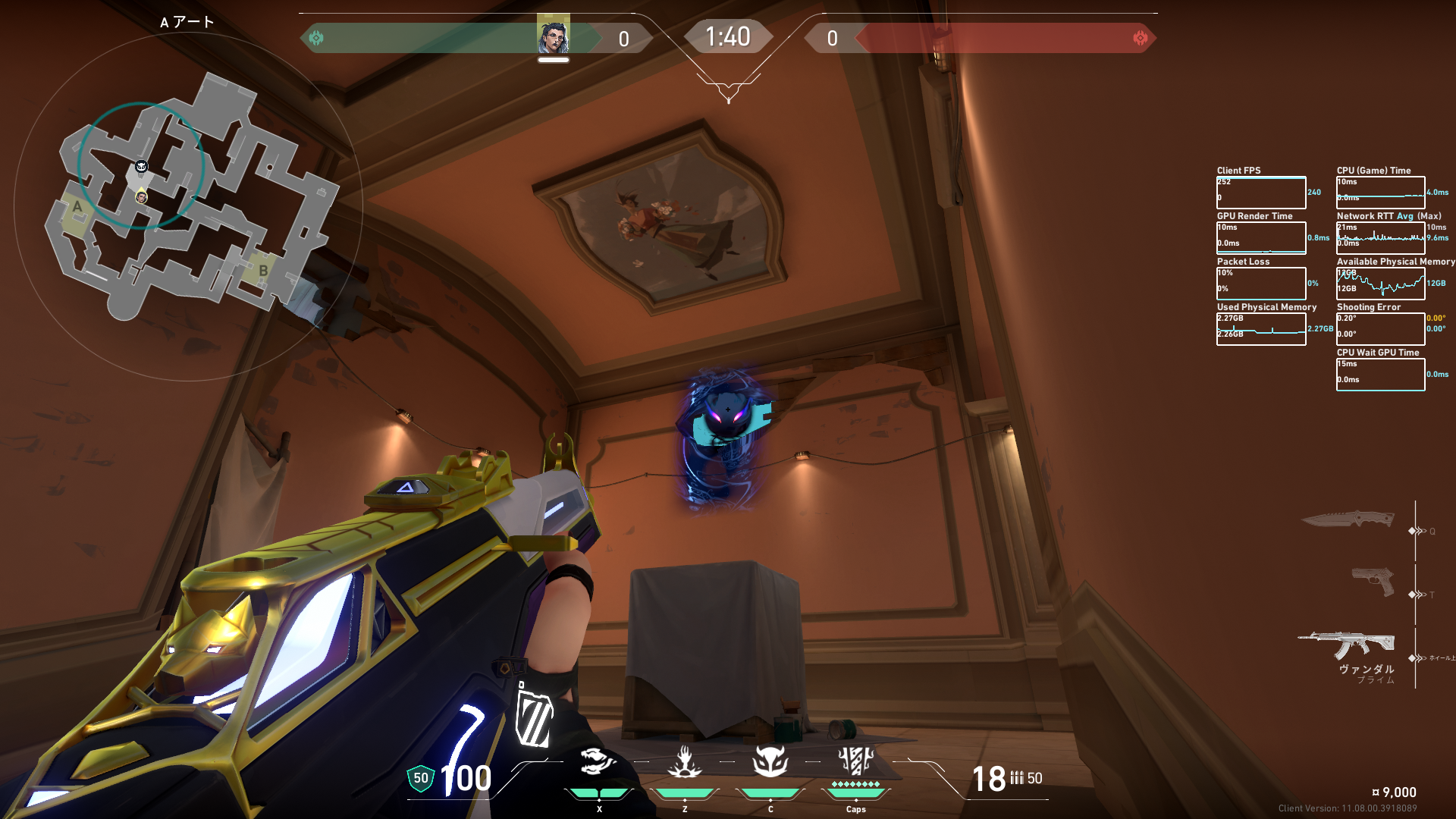Screen dimensions: 1456x819
Task: Trigger the Haunt ability icon
Action: [770, 761]
